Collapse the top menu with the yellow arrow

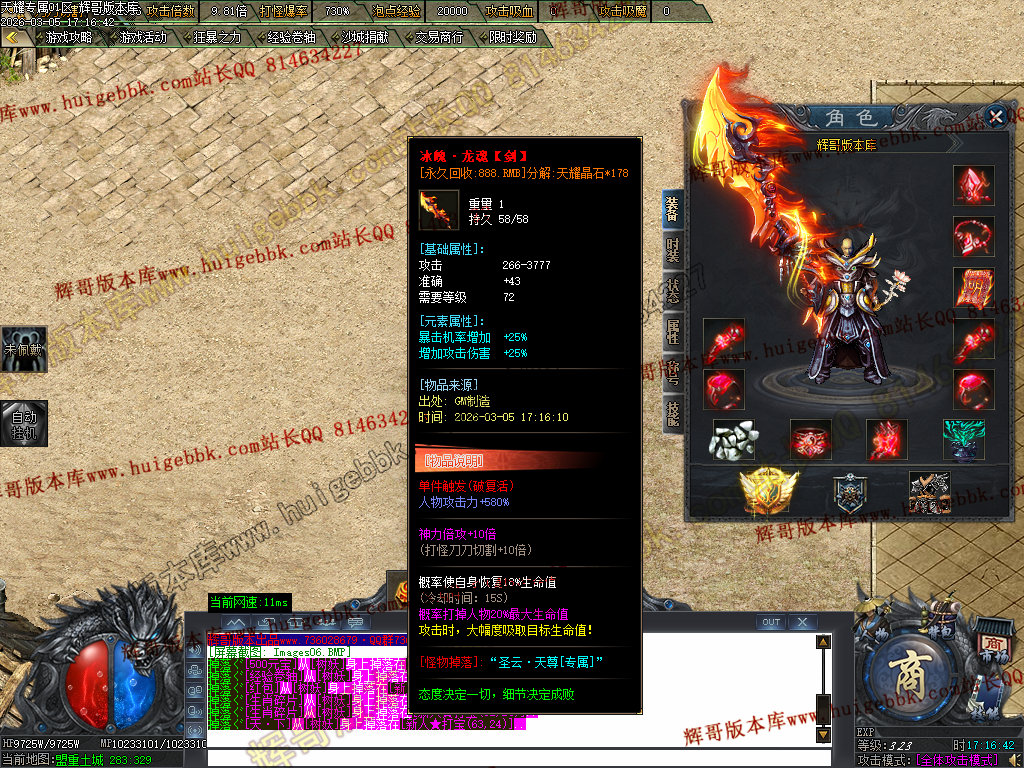click(x=13, y=37)
